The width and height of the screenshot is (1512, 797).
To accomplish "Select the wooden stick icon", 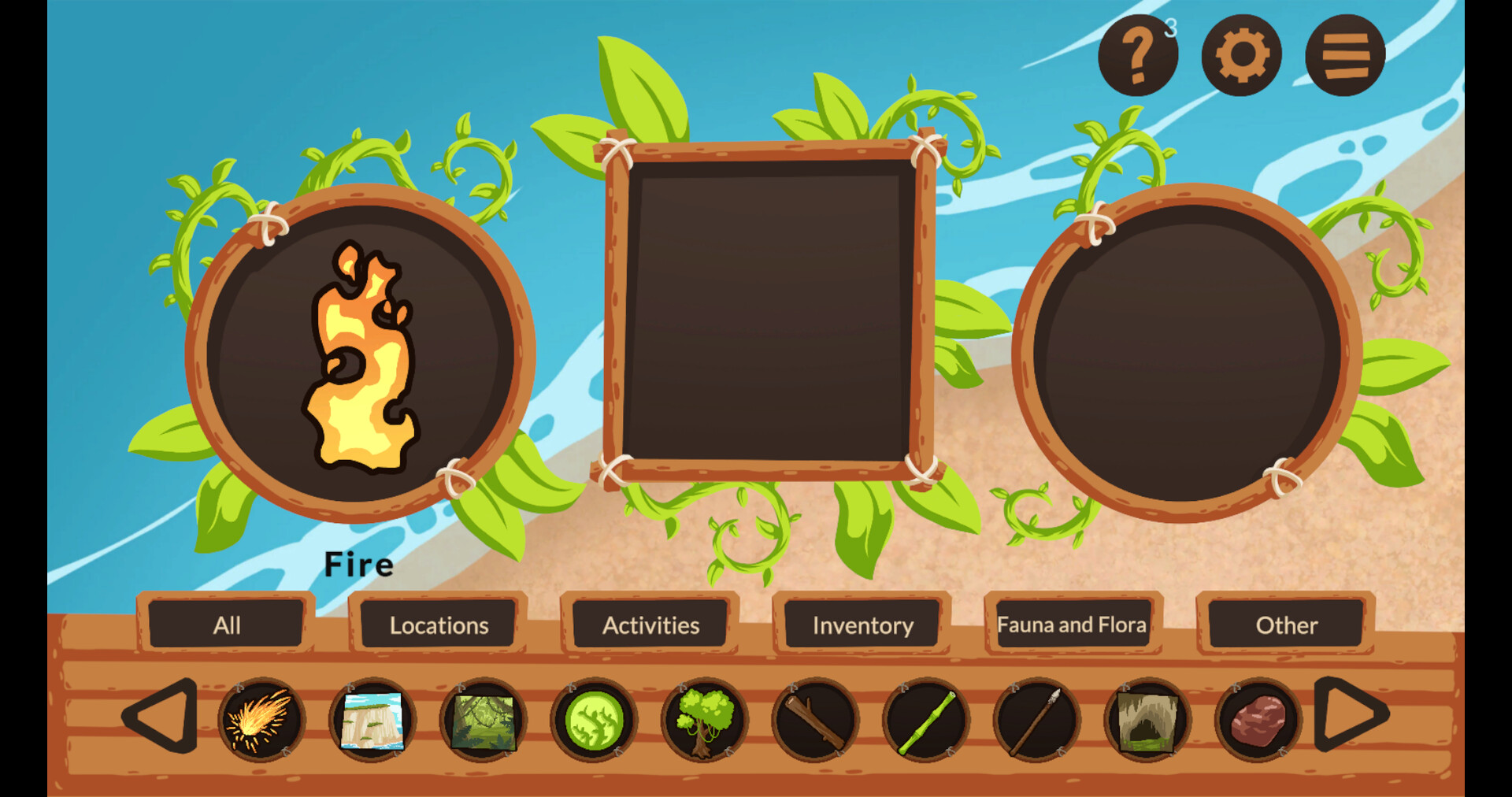I will pos(816,721).
